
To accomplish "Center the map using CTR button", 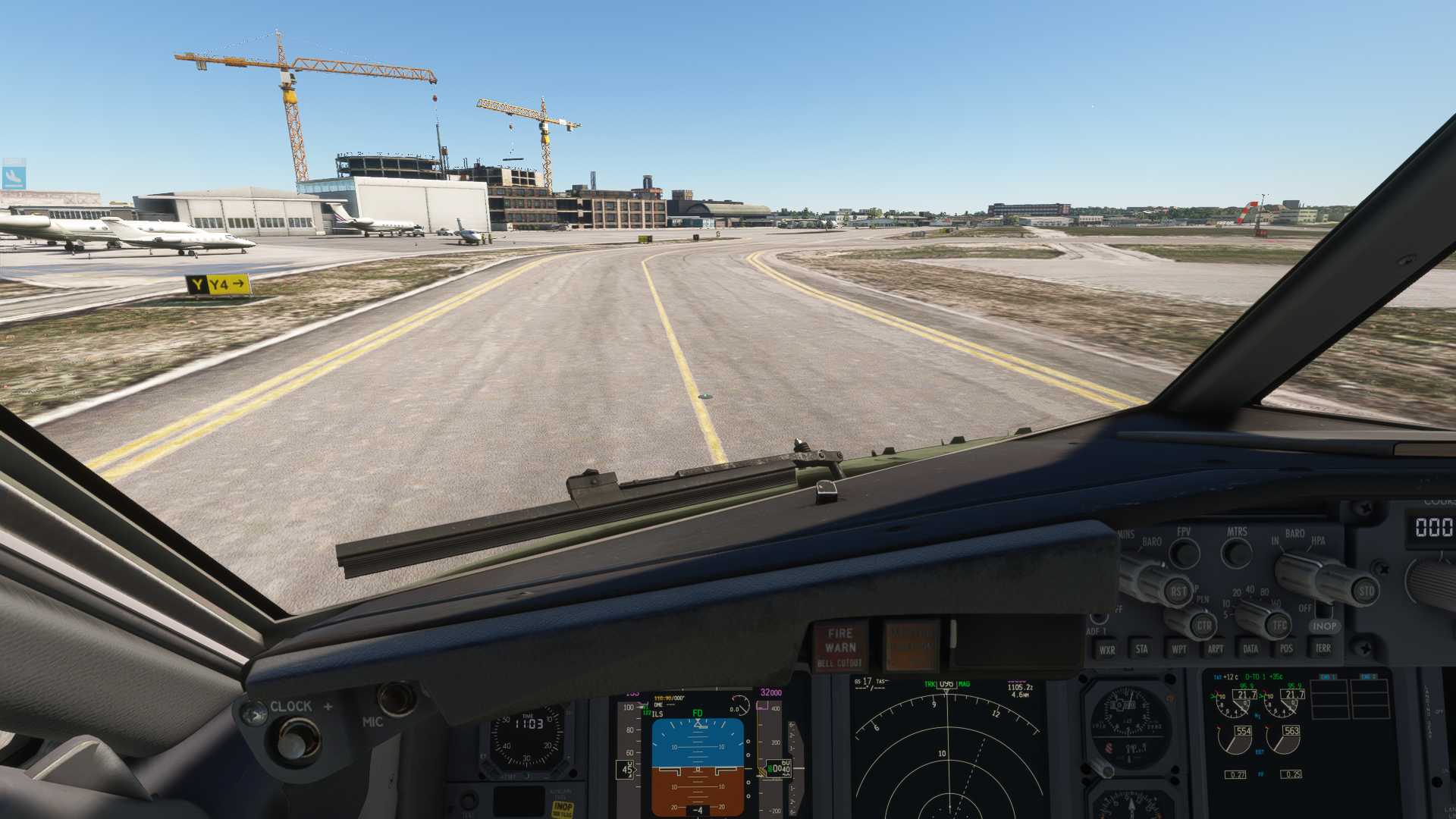I will coord(1203,626).
